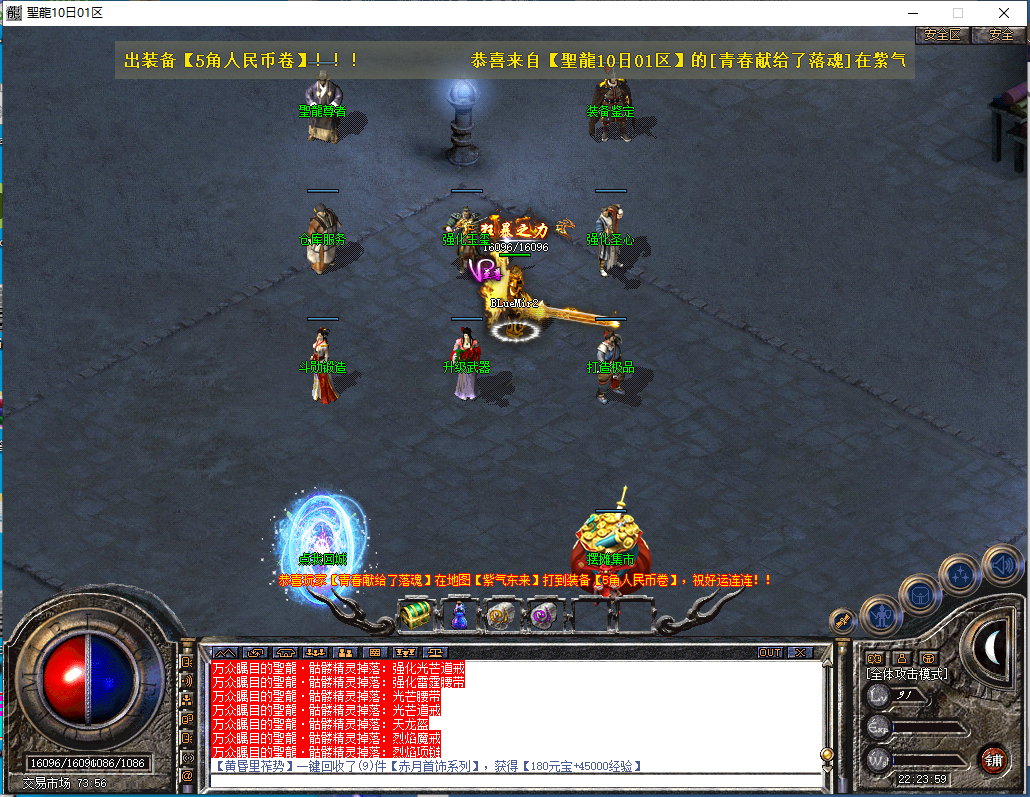Open the skills round button with stars
This screenshot has width=1030, height=797.
click(x=961, y=575)
